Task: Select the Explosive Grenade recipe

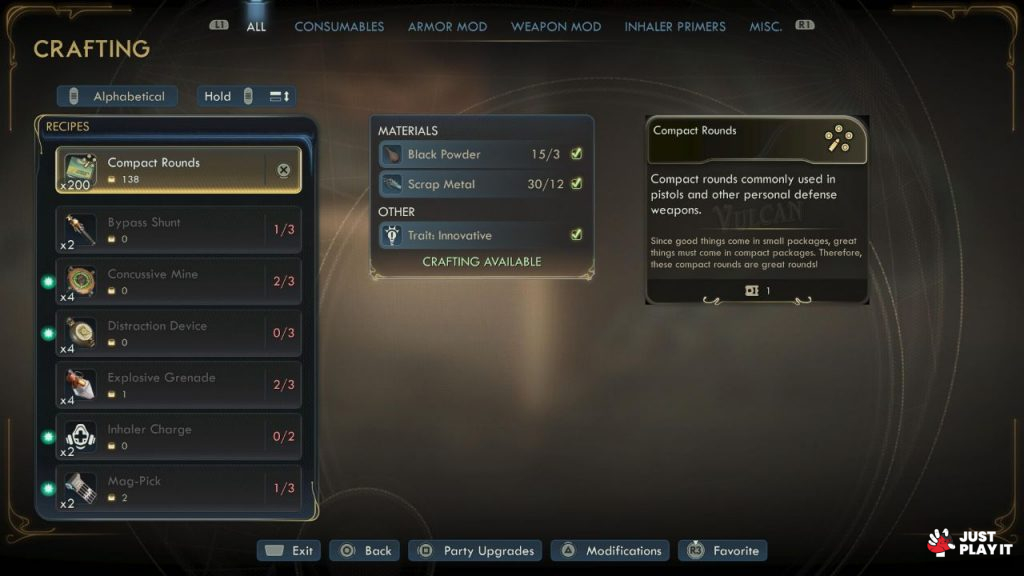Action: coord(178,386)
